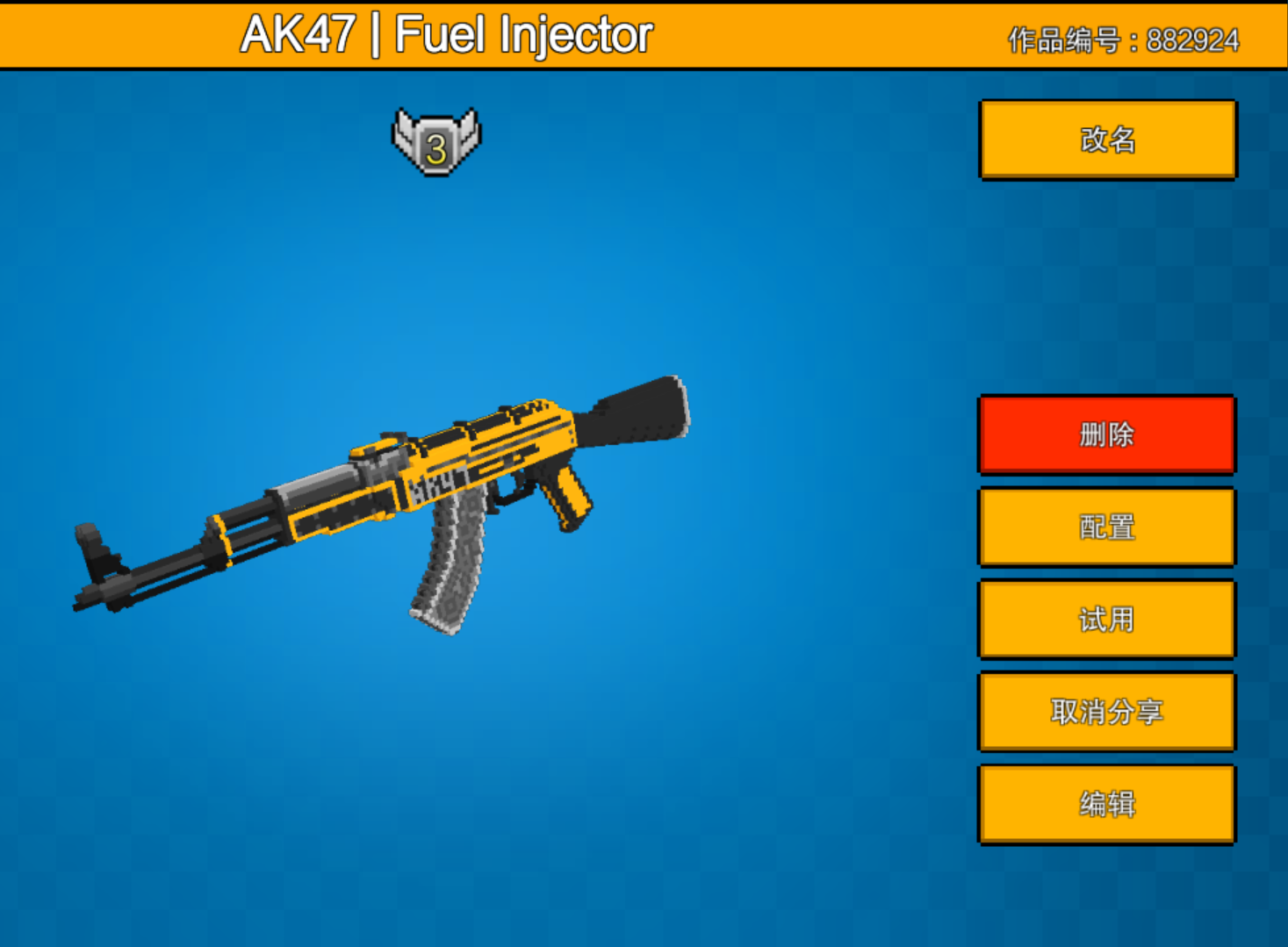Screen dimensions: 1288x947
Task: Select 试用 to try the weapon
Action: click(1105, 620)
